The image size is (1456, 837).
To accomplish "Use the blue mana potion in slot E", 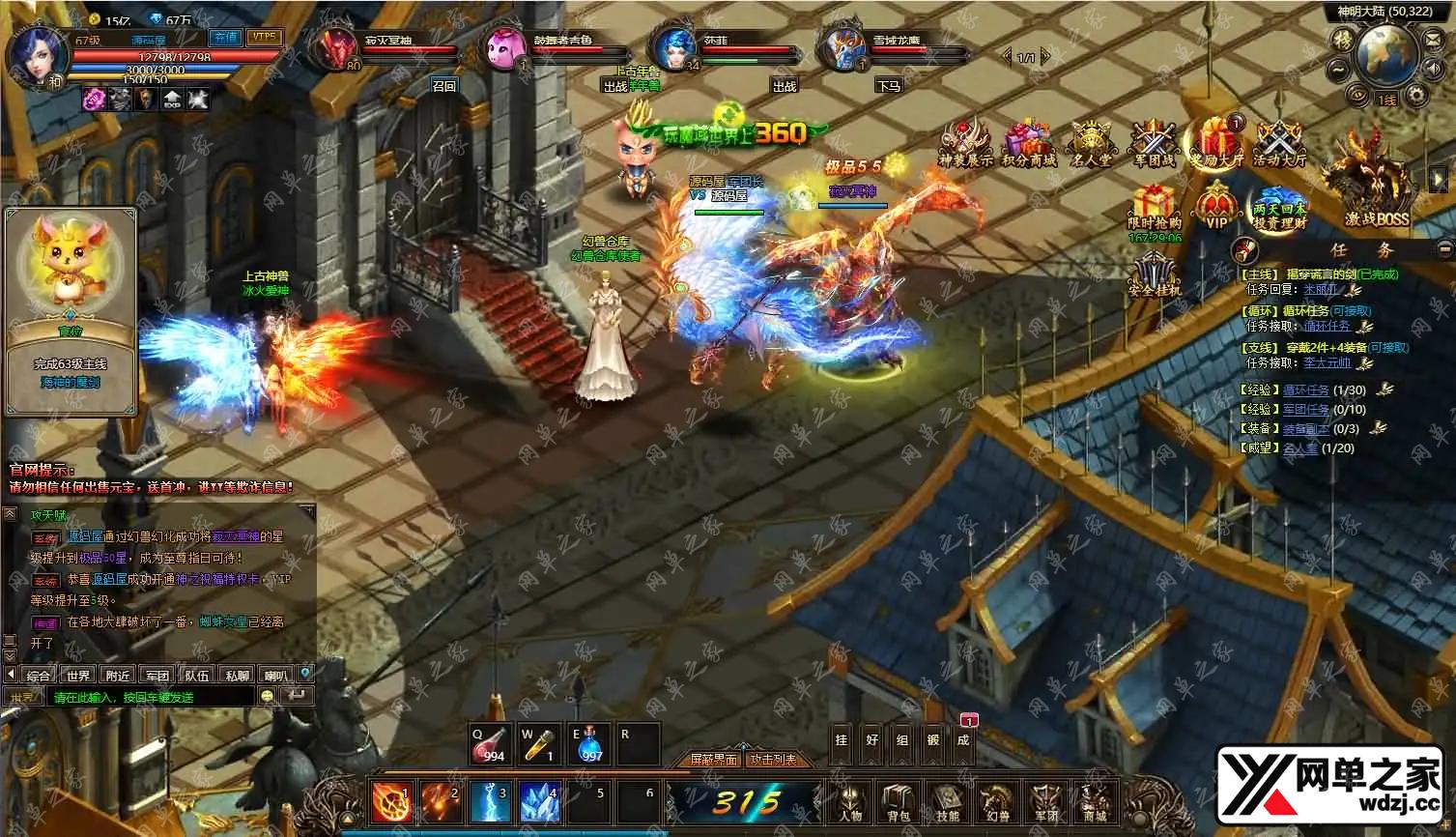I will tap(588, 744).
